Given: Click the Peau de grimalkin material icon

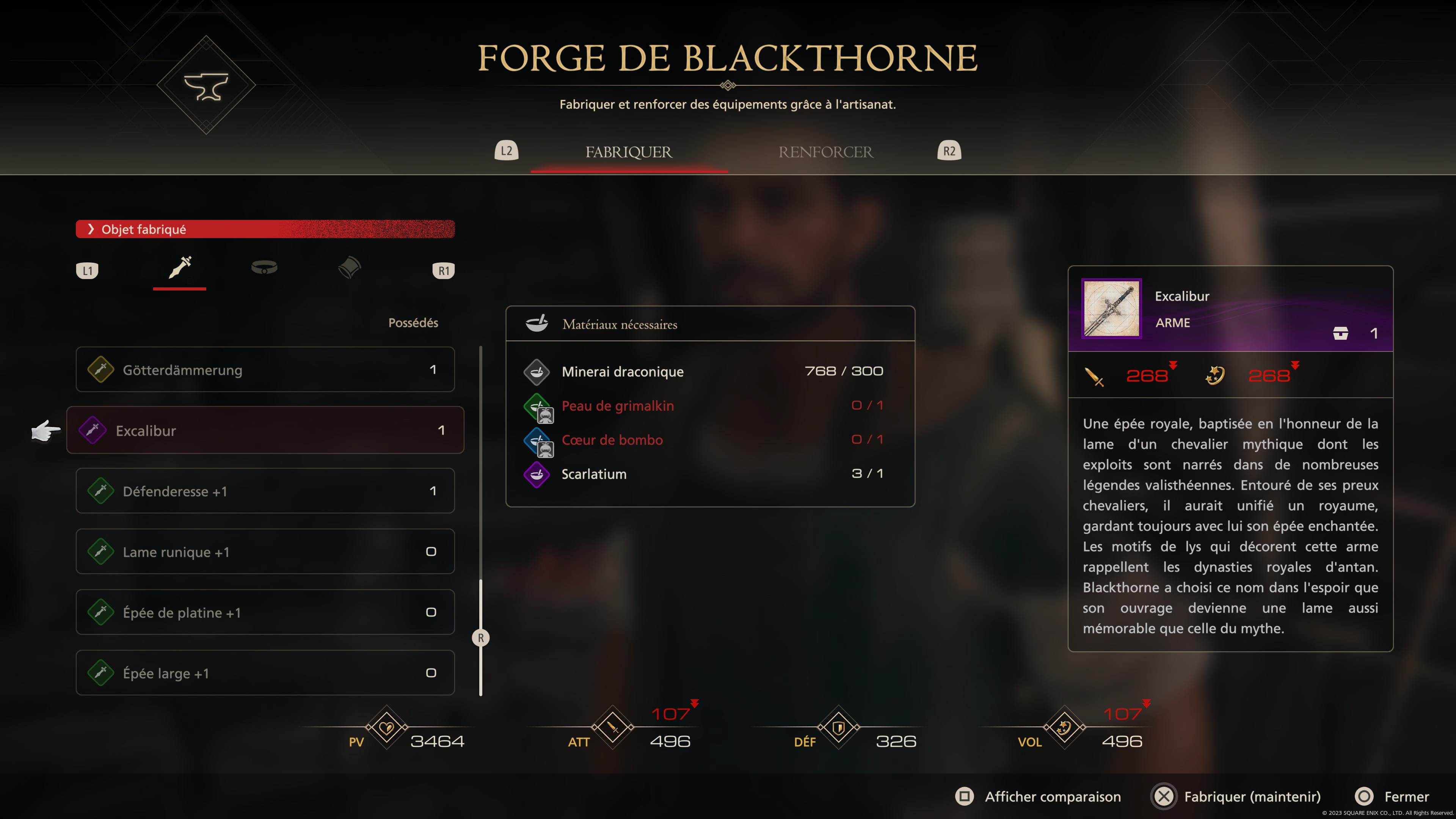Looking at the screenshot, I should [x=538, y=406].
